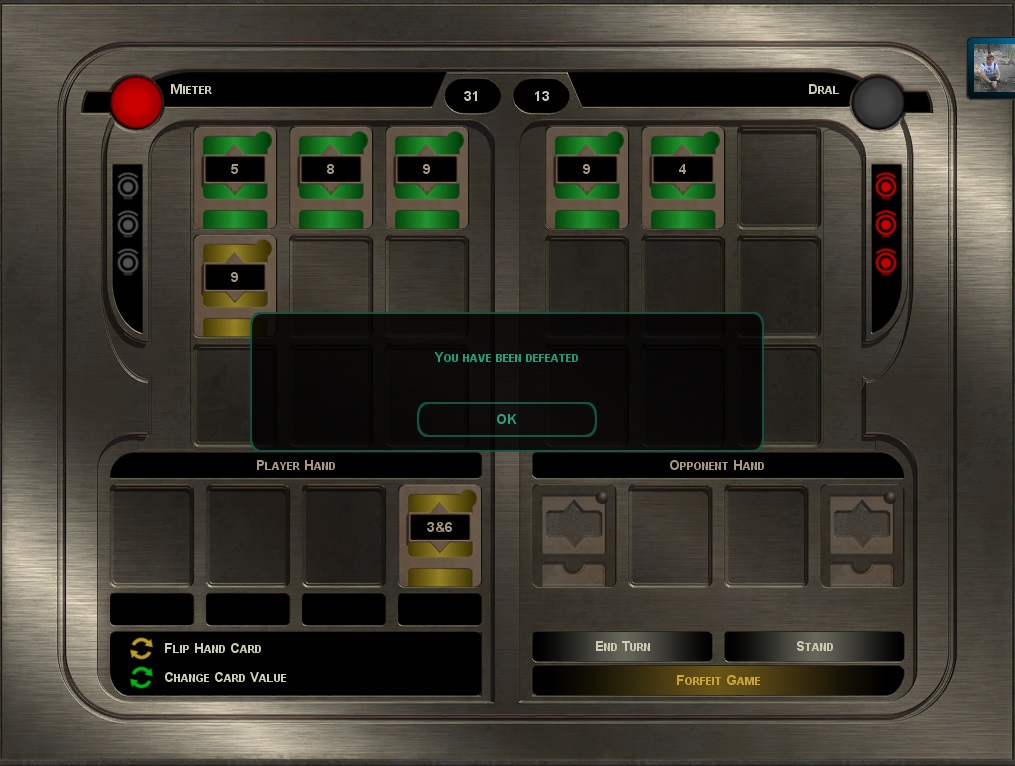
Task: Select the 3&6 card in player hand
Action: tap(440, 535)
